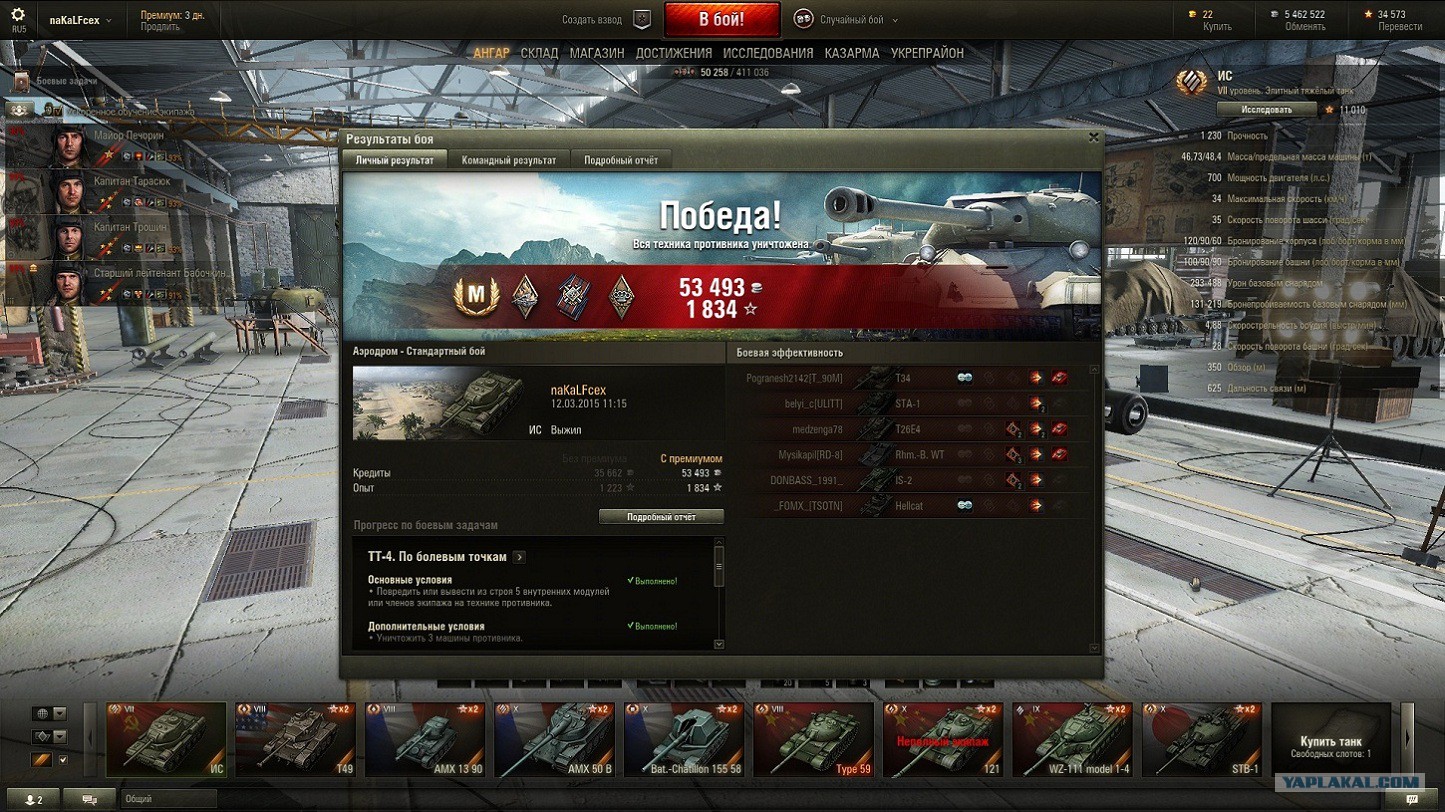Viewport: 1445px width, 812px height.
Task: Click the "Исследовать" research button
Action: (1266, 109)
